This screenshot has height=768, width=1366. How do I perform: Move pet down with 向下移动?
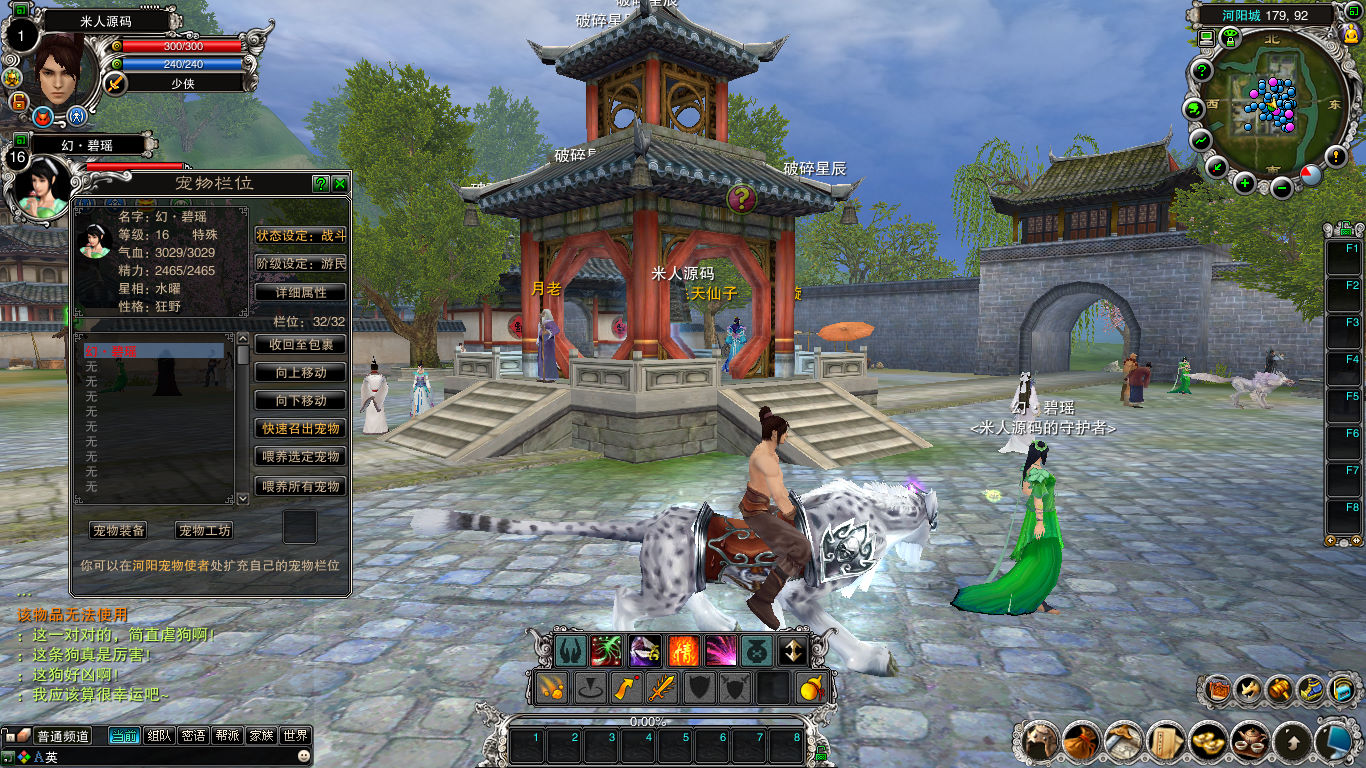pos(301,400)
